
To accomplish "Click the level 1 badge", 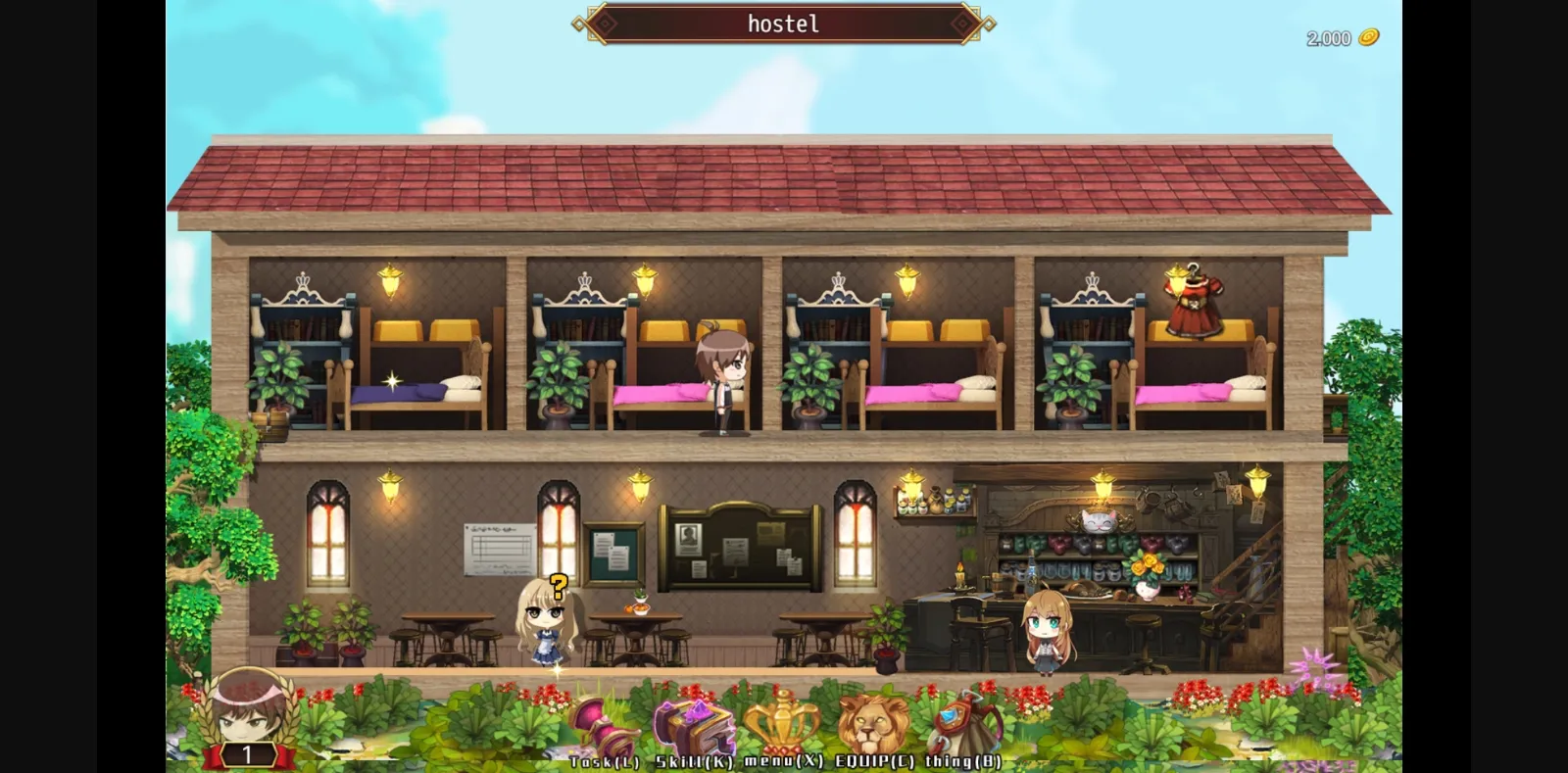I will [x=250, y=752].
